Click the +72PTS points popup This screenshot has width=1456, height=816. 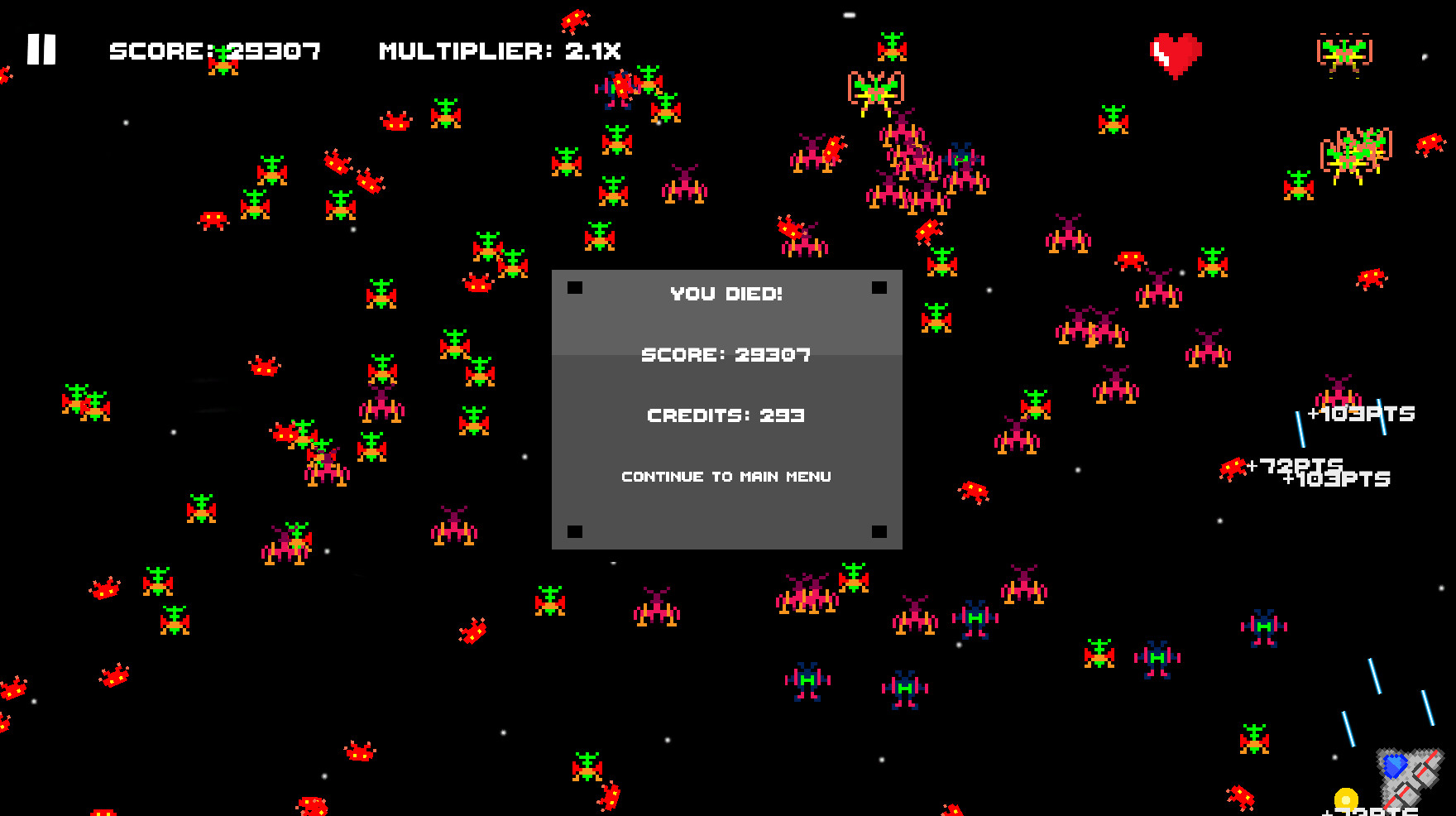coord(1291,465)
